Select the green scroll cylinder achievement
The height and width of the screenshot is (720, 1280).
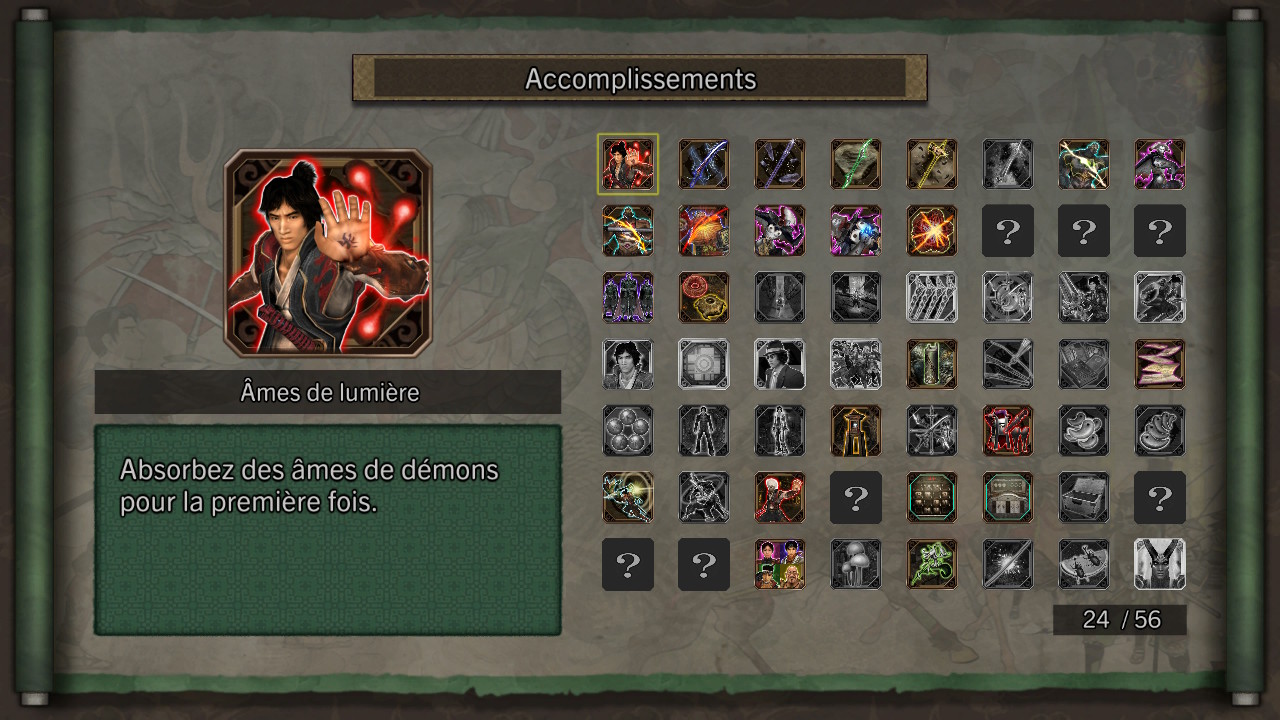(932, 364)
